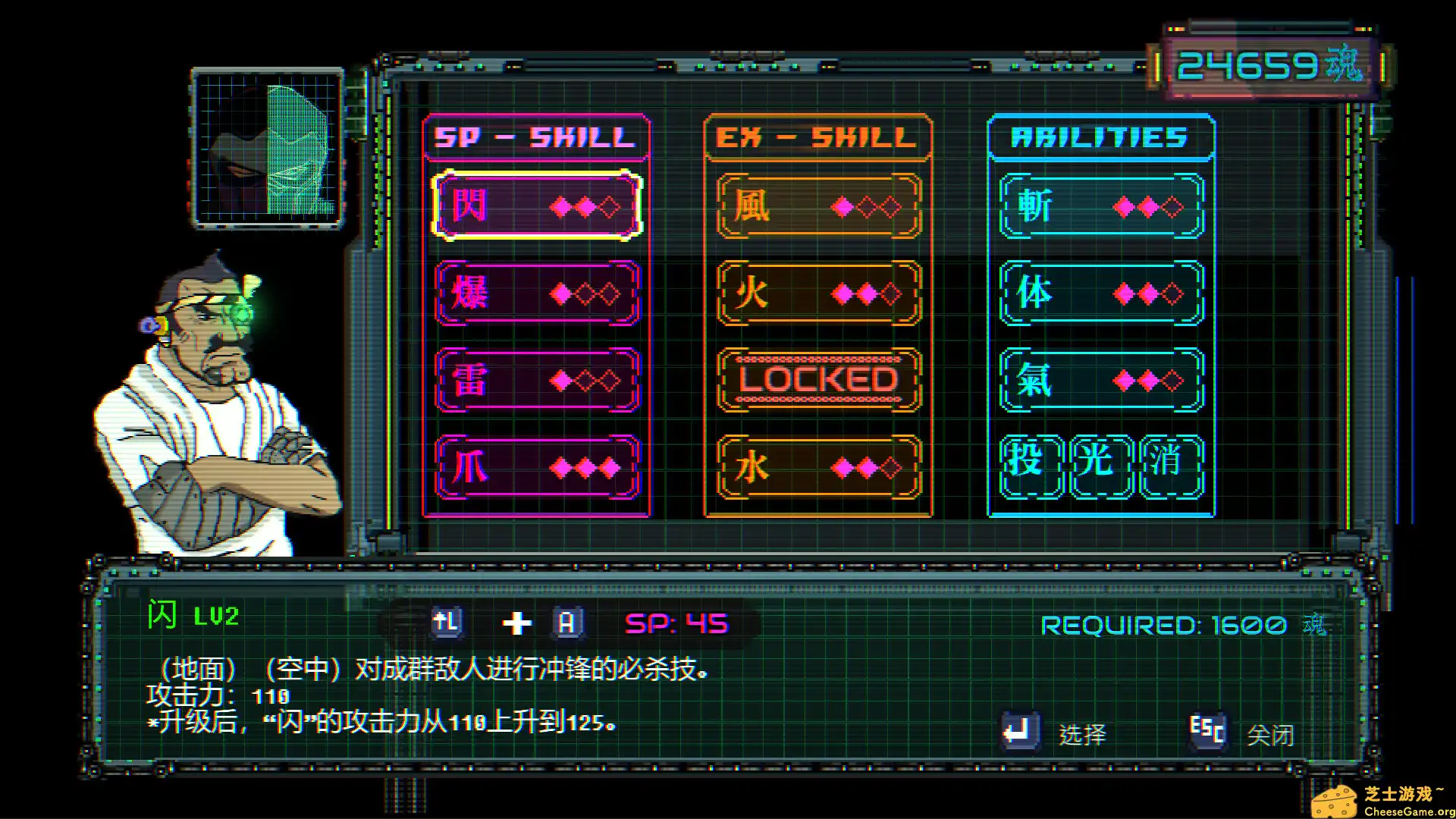This screenshot has height=819, width=1456.
Task: Select the 閃 SP-skill slot
Action: tap(537, 206)
